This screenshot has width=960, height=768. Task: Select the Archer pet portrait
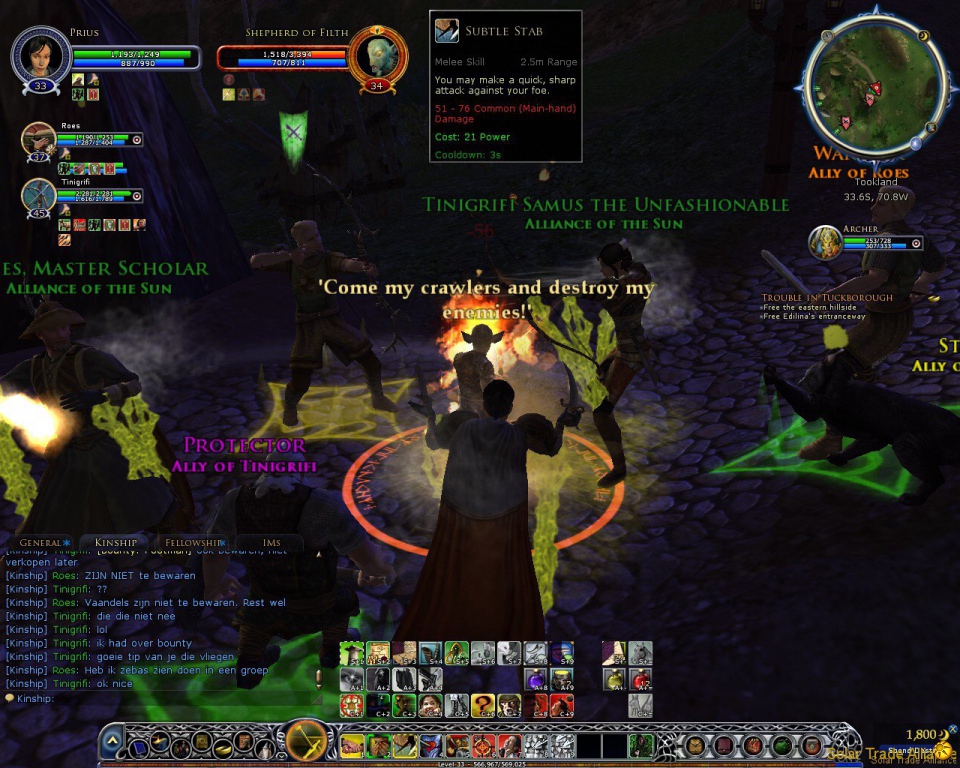tap(825, 243)
